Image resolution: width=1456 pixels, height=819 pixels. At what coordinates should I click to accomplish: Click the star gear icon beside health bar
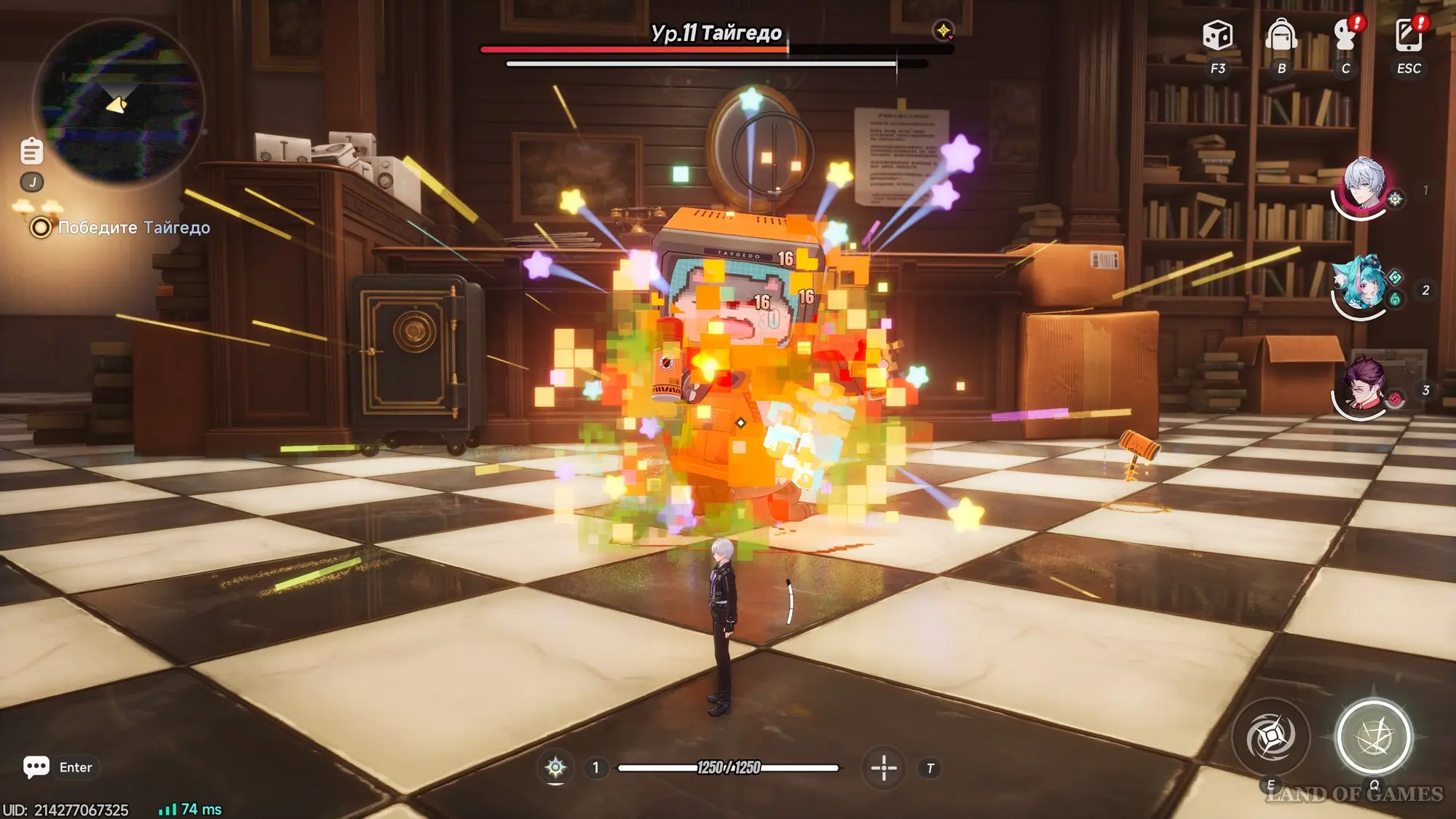click(x=555, y=767)
